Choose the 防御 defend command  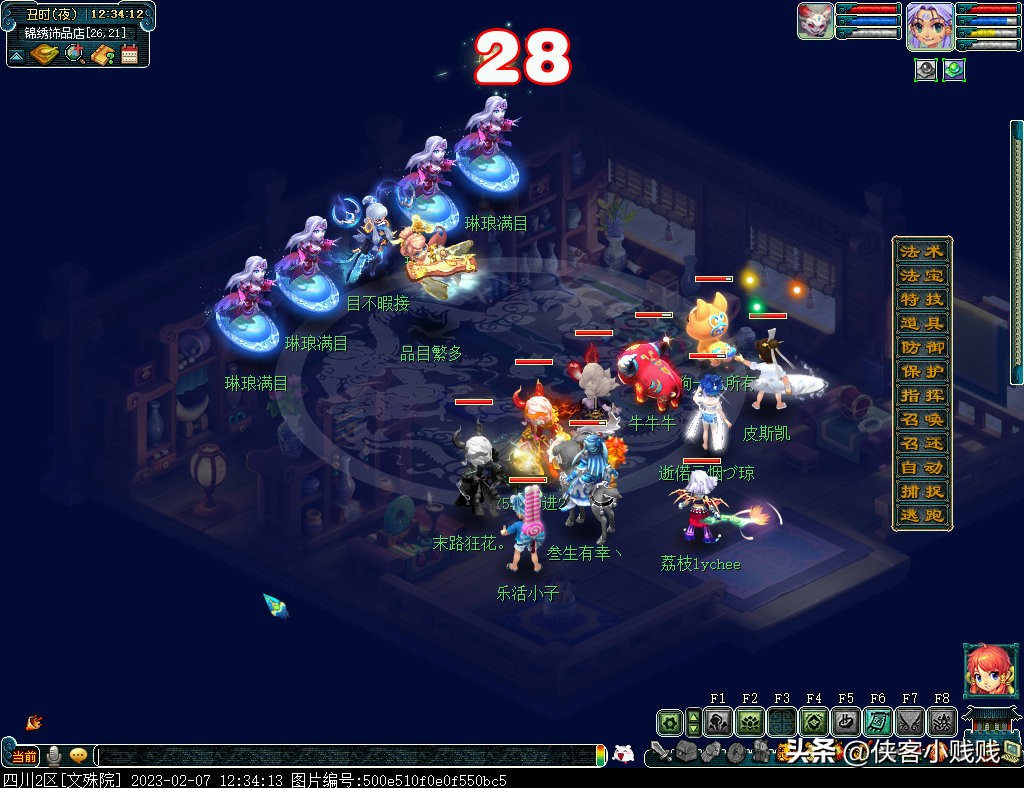tap(921, 347)
